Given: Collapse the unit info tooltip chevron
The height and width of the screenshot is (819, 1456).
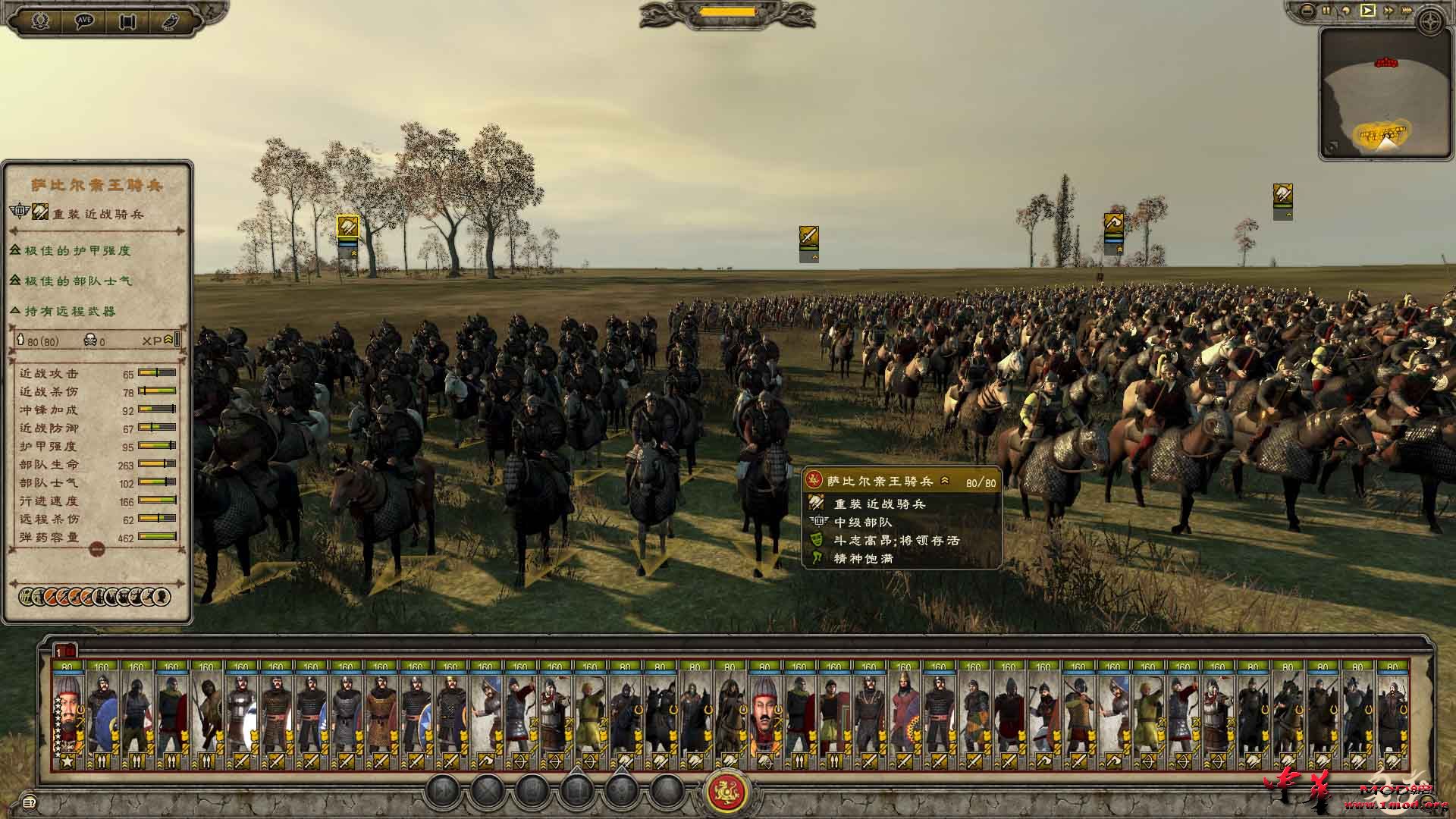Looking at the screenshot, I should click(946, 481).
